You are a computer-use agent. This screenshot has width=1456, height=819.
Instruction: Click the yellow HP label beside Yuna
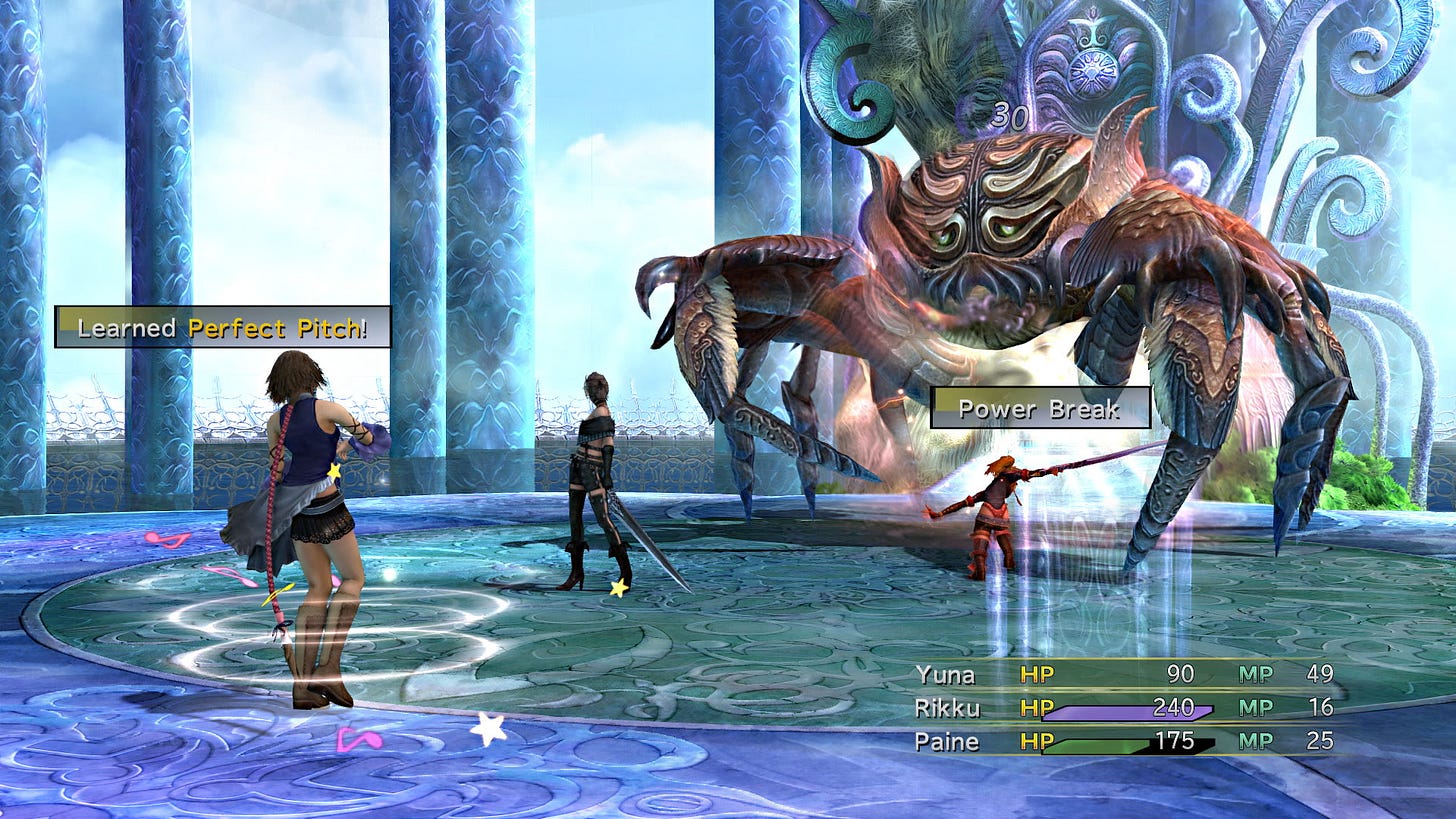(1036, 675)
